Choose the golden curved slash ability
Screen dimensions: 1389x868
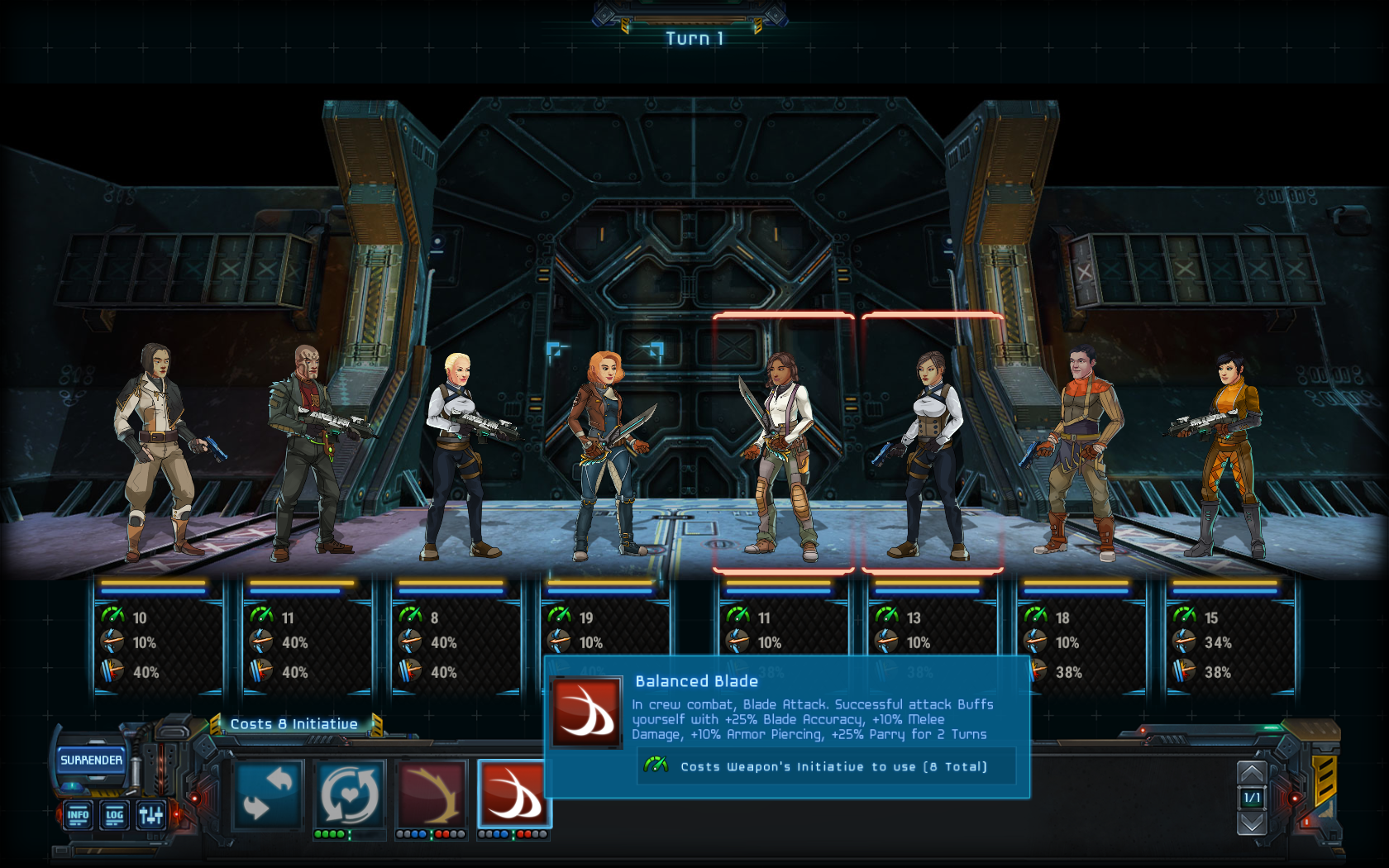coord(432,794)
